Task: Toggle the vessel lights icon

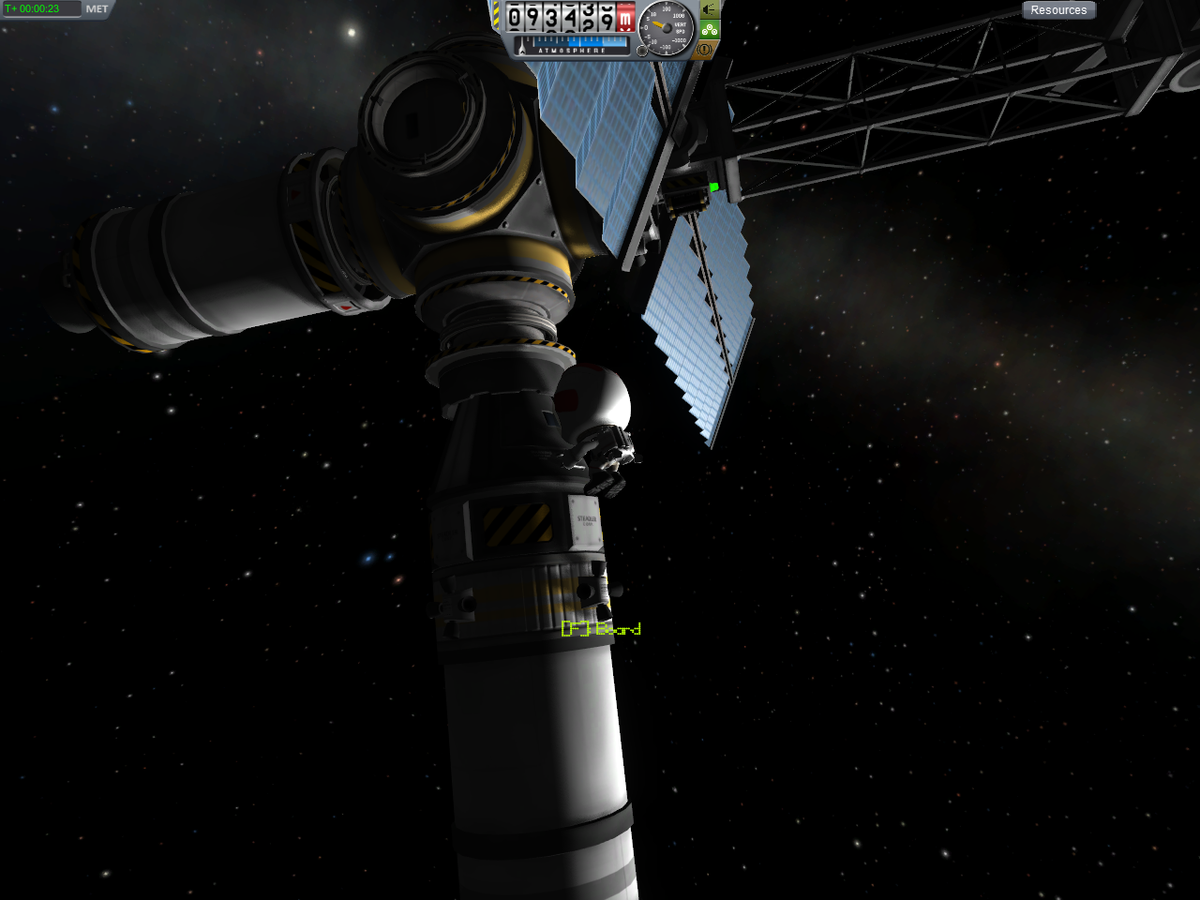Action: point(709,9)
